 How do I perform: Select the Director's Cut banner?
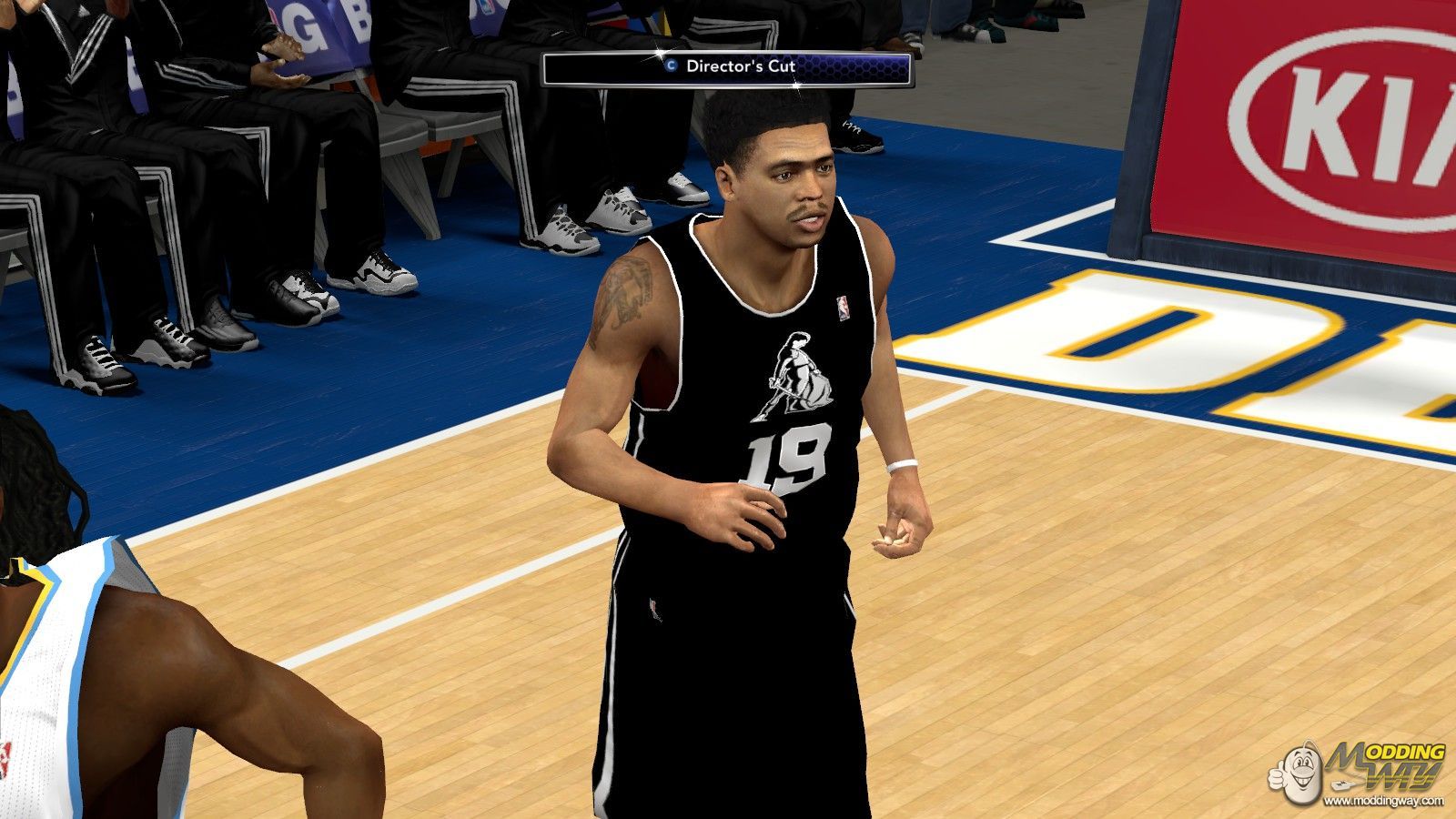point(727,67)
